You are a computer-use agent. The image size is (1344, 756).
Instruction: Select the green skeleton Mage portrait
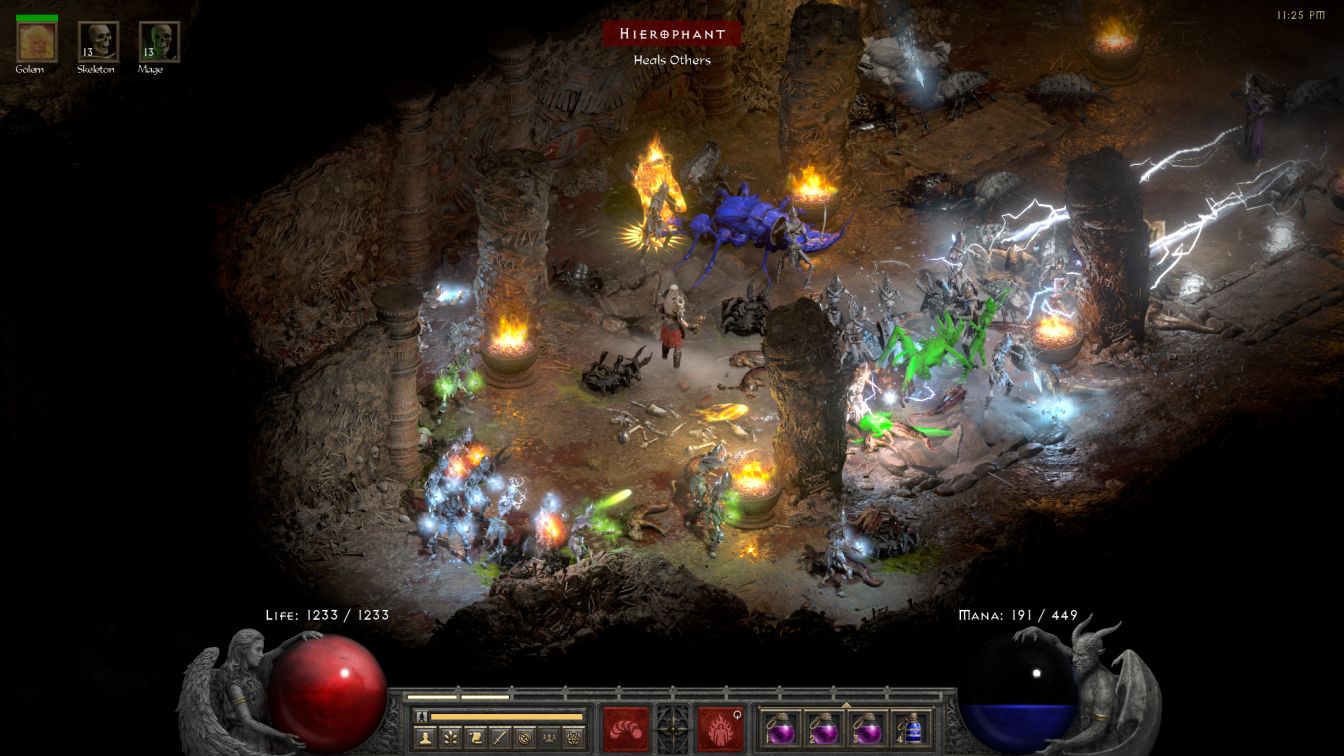(x=159, y=42)
